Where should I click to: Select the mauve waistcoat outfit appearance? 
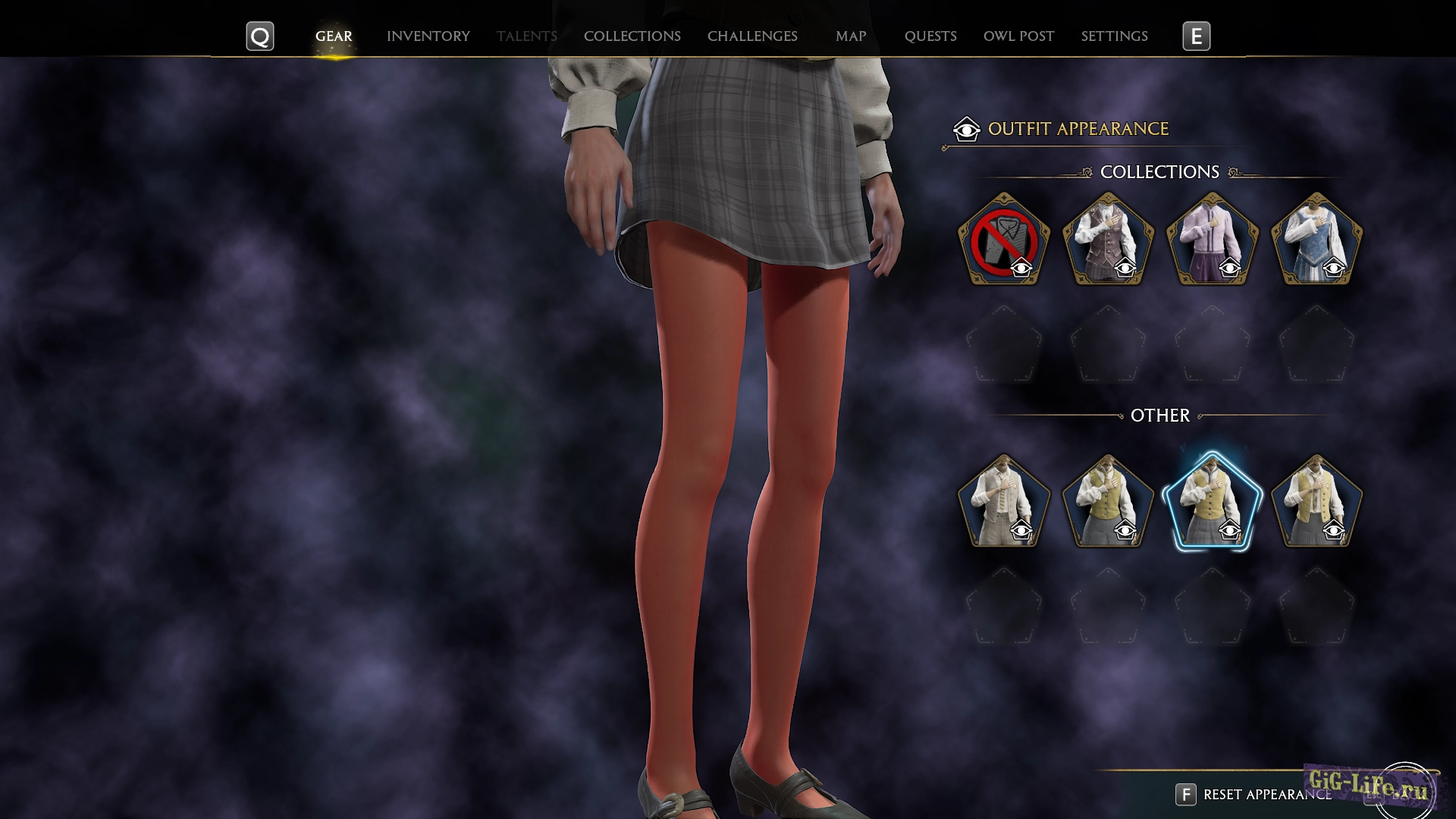click(x=1108, y=240)
